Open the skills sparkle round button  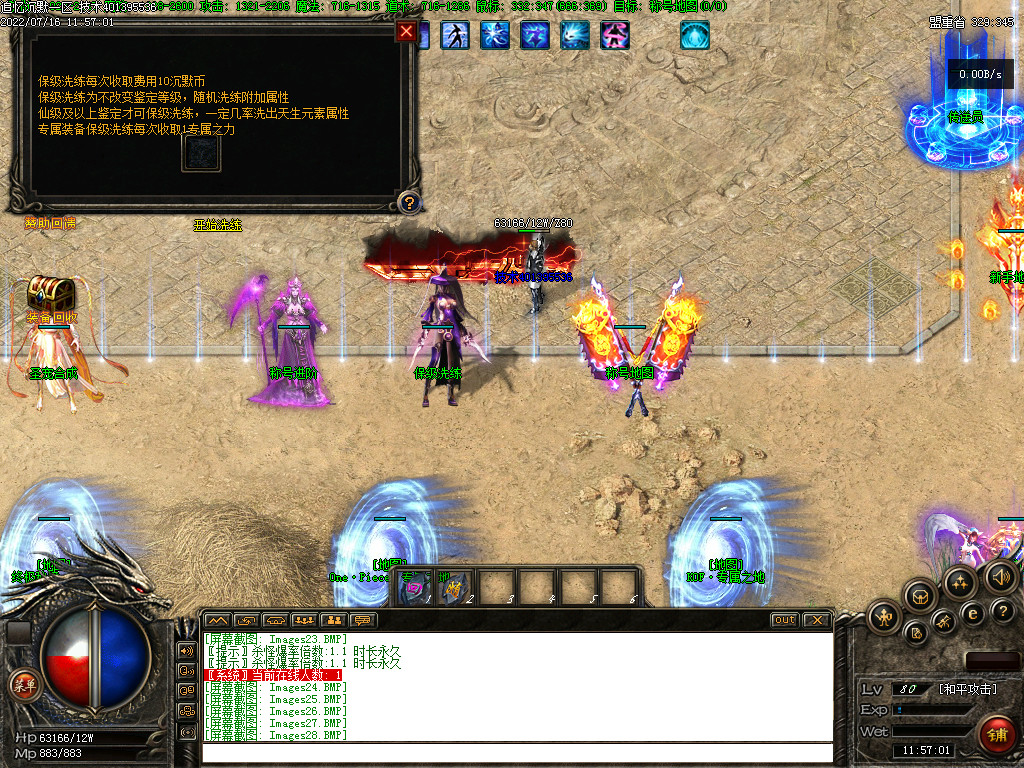[x=960, y=582]
